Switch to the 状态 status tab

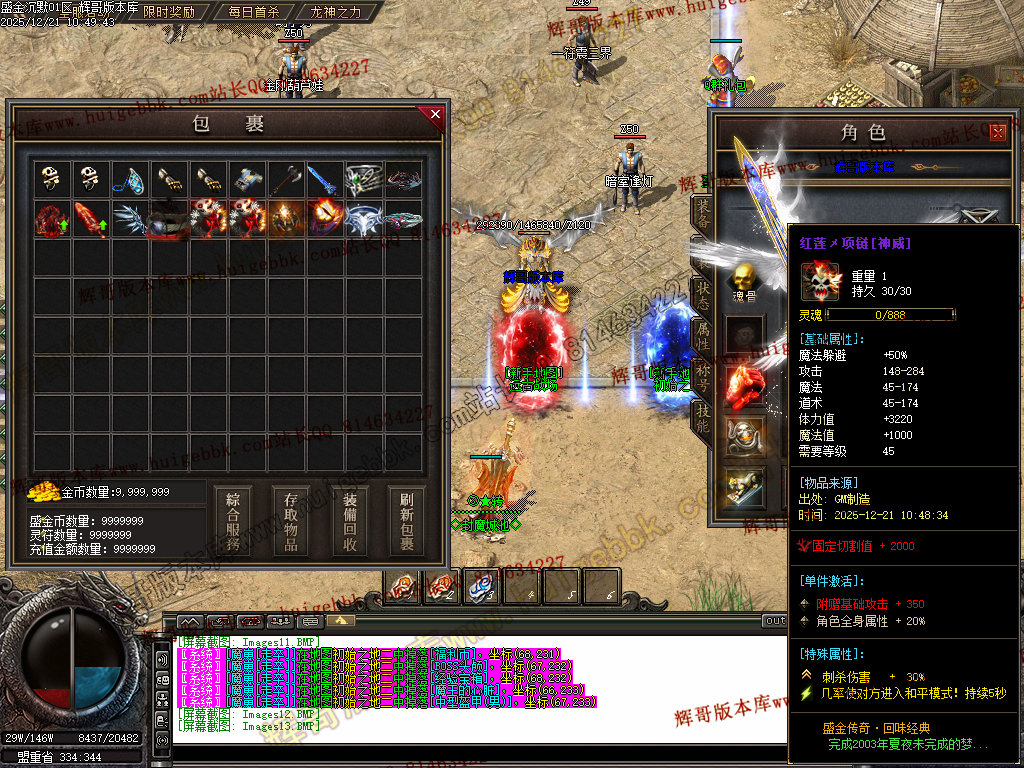(x=703, y=294)
